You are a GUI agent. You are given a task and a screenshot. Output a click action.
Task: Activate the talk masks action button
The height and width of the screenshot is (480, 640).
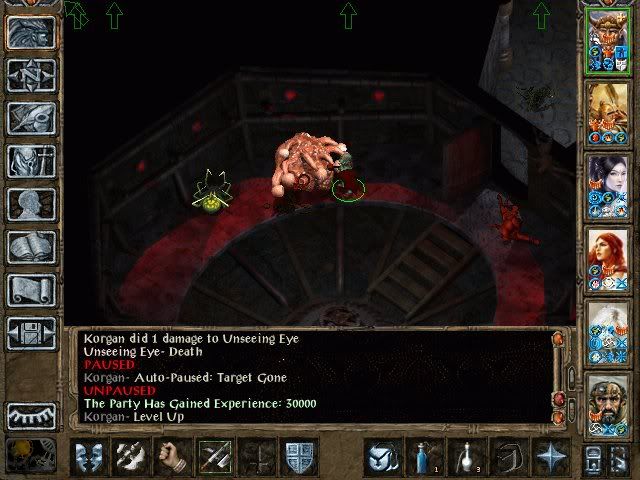pos(89,457)
